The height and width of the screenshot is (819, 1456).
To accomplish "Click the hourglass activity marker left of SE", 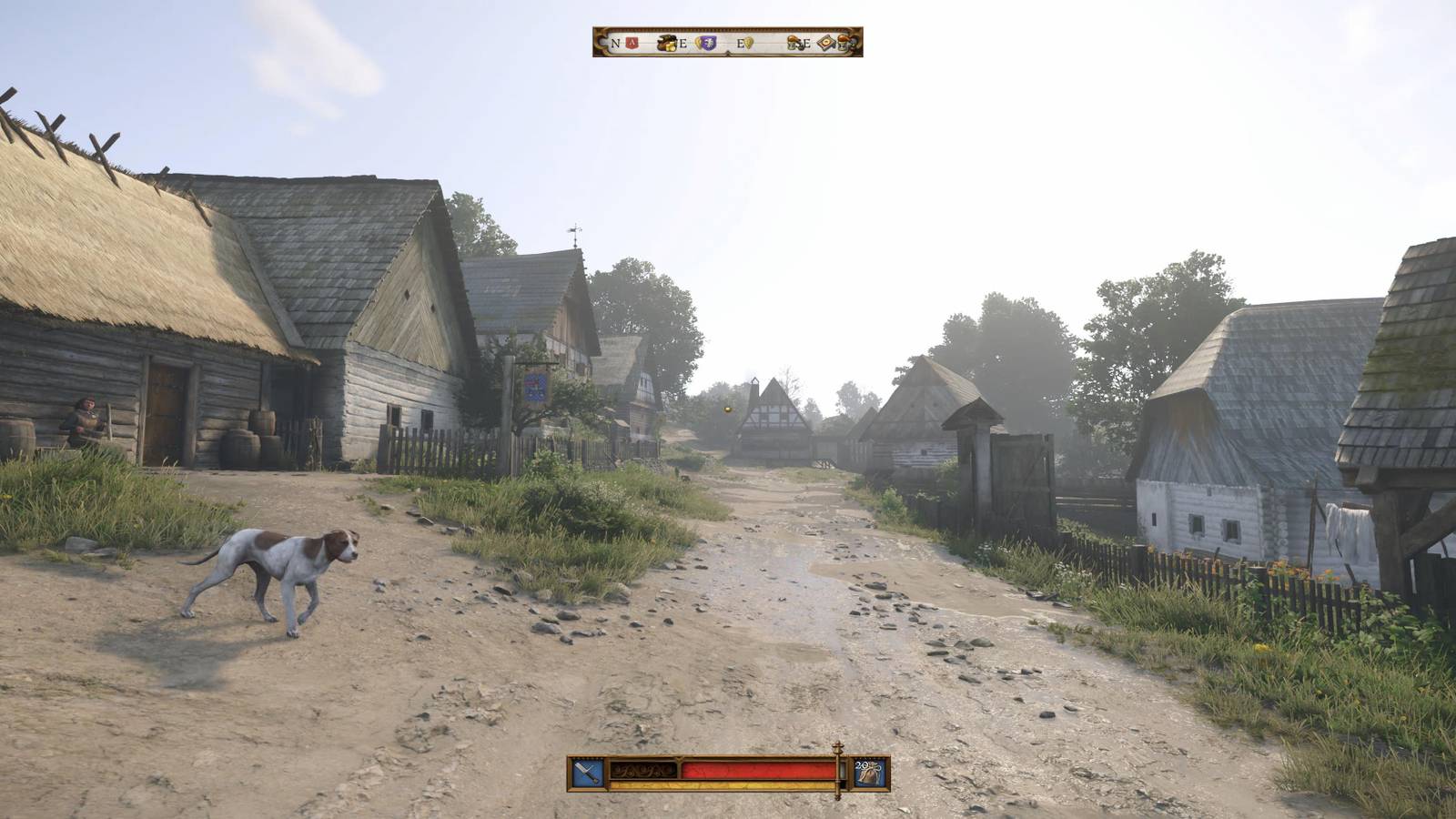I will point(791,44).
